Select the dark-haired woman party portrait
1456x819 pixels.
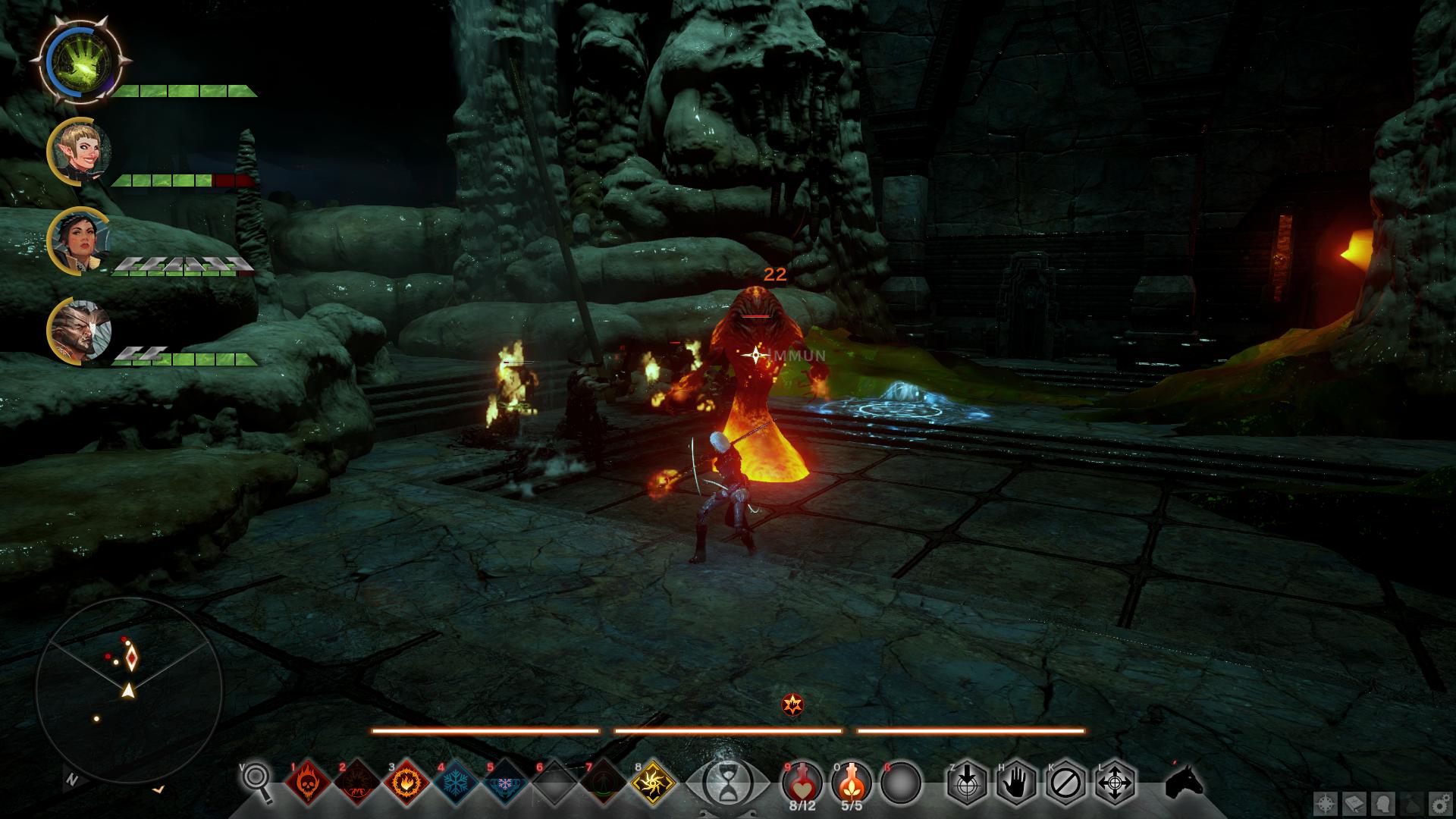pos(80,241)
